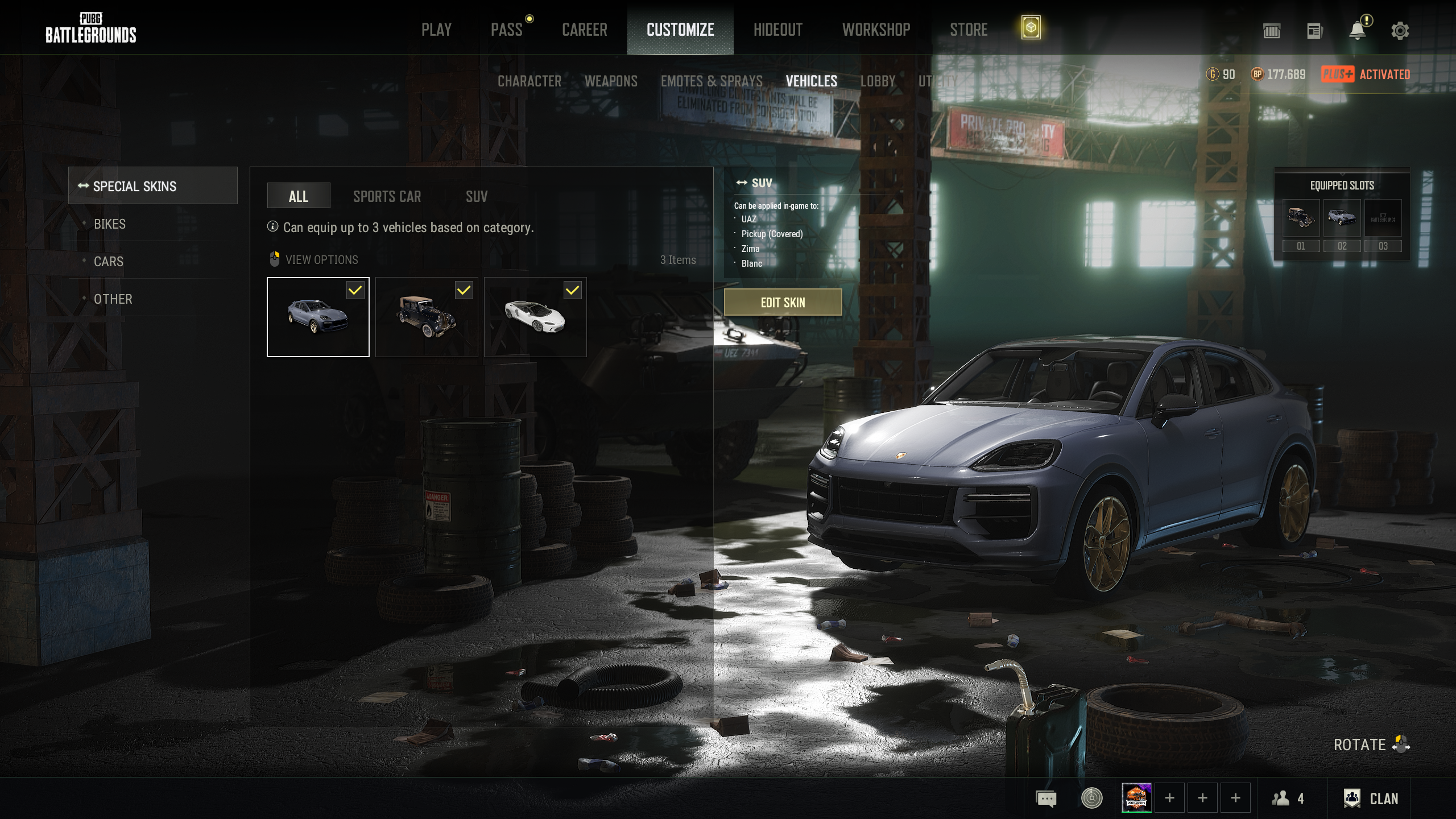This screenshot has width=1456, height=819.
Task: Filter skins by SUV
Action: pyautogui.click(x=477, y=197)
